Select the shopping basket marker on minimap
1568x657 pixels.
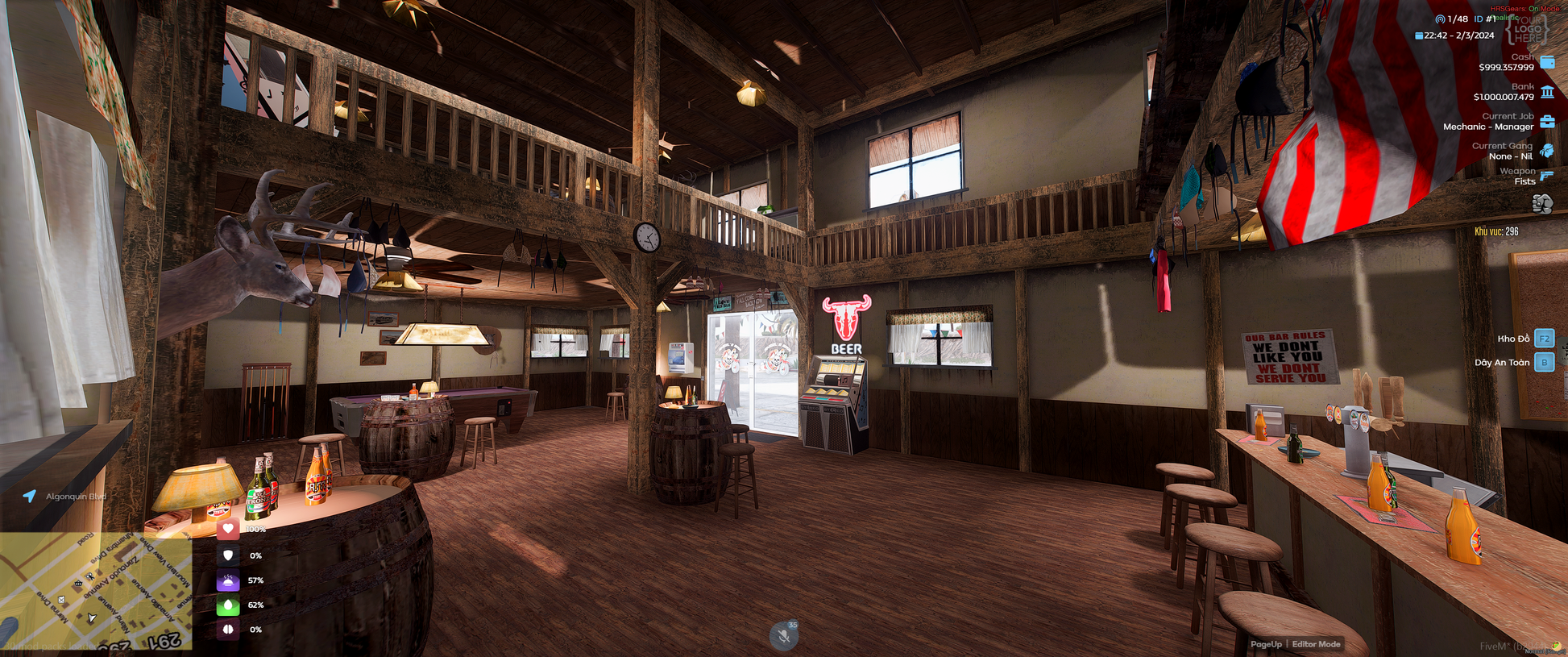(78, 583)
